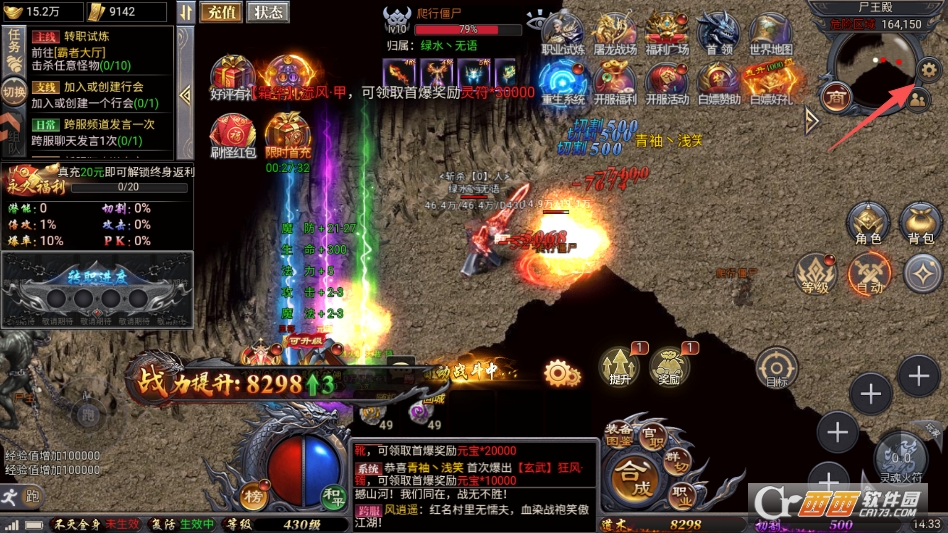The width and height of the screenshot is (948, 533).
Task: Open the 限时首充 first recharge gift
Action: tap(288, 137)
